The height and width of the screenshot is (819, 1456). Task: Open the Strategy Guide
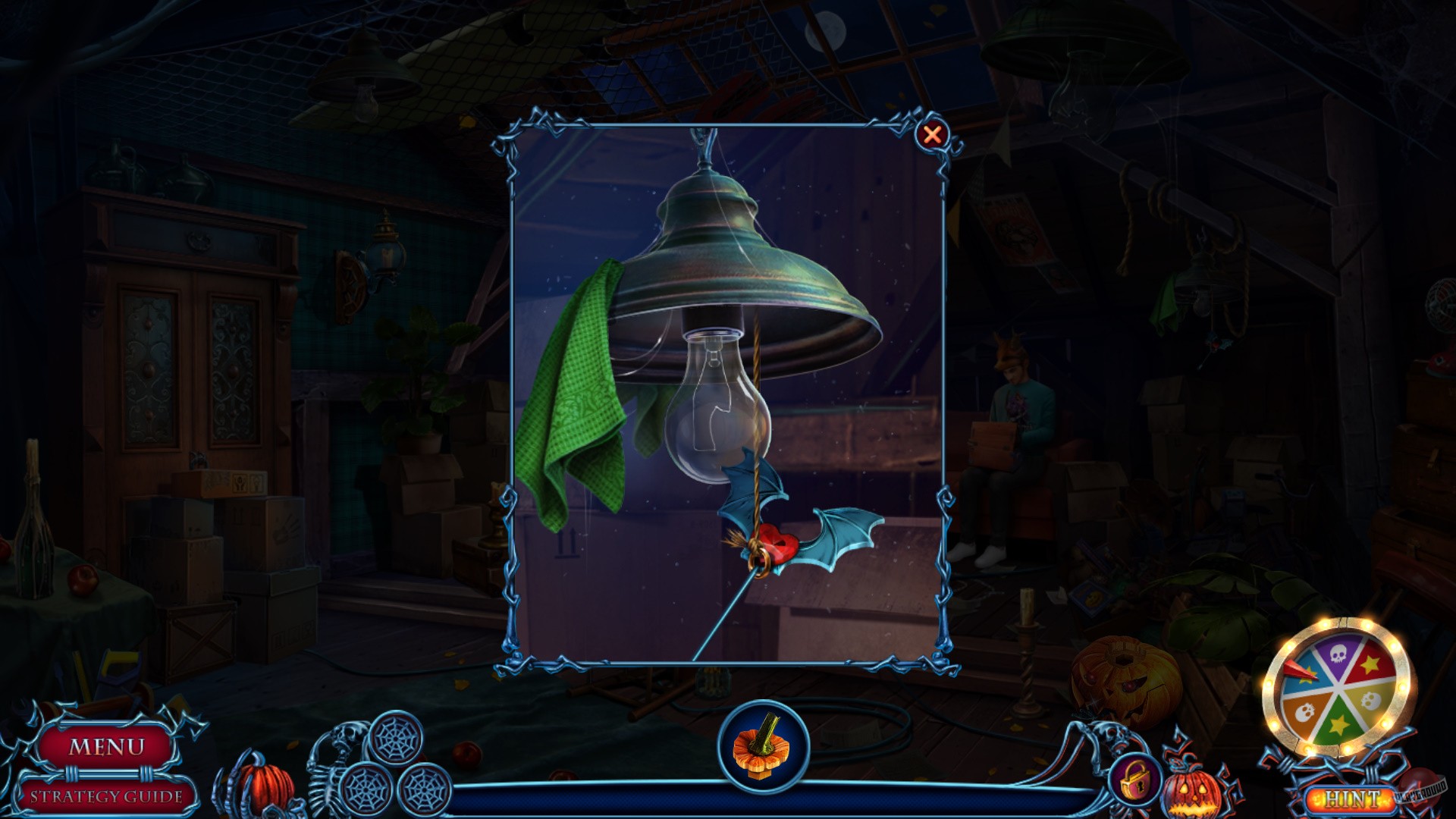tap(106, 795)
